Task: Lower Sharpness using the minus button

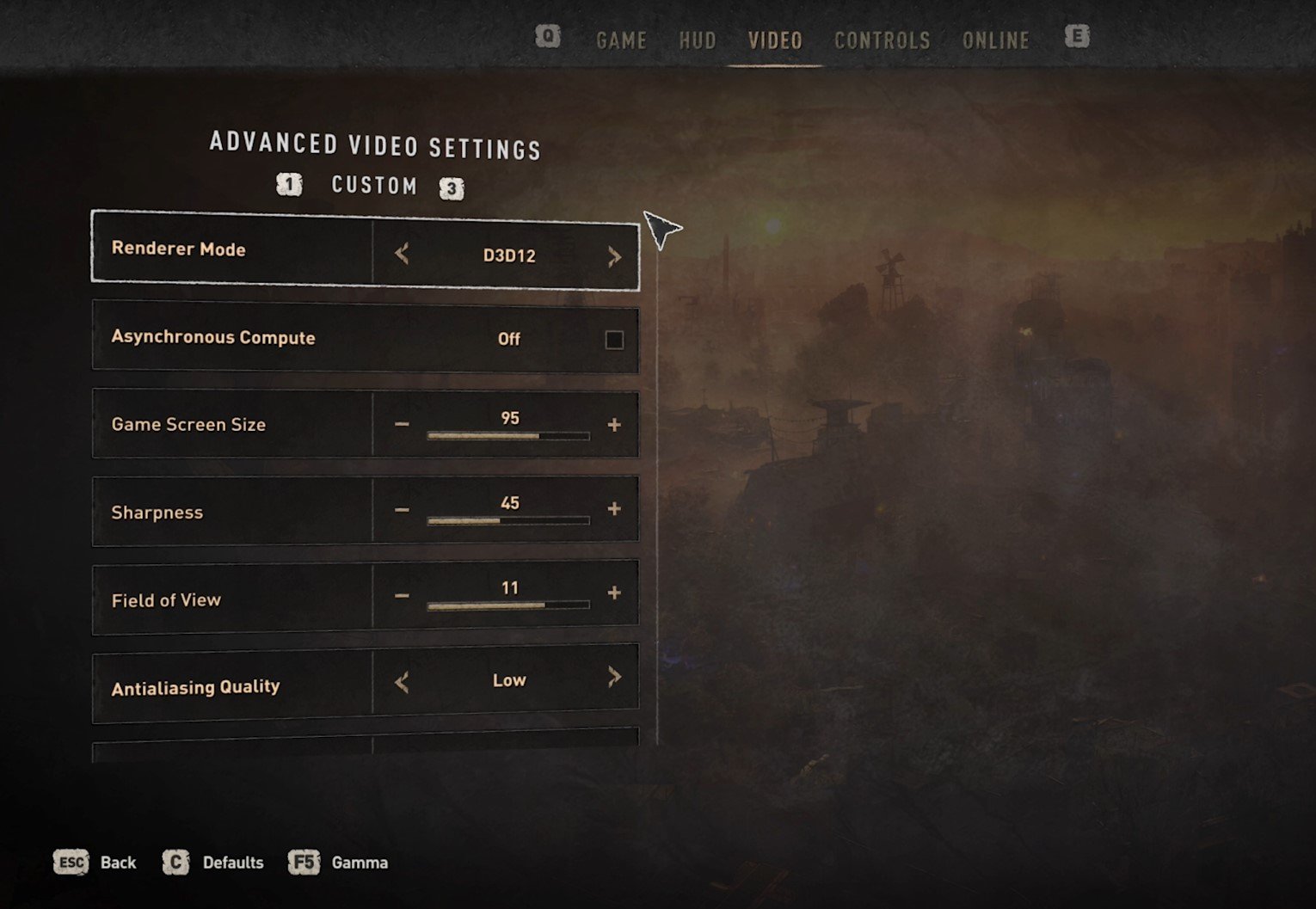Action: click(x=402, y=510)
